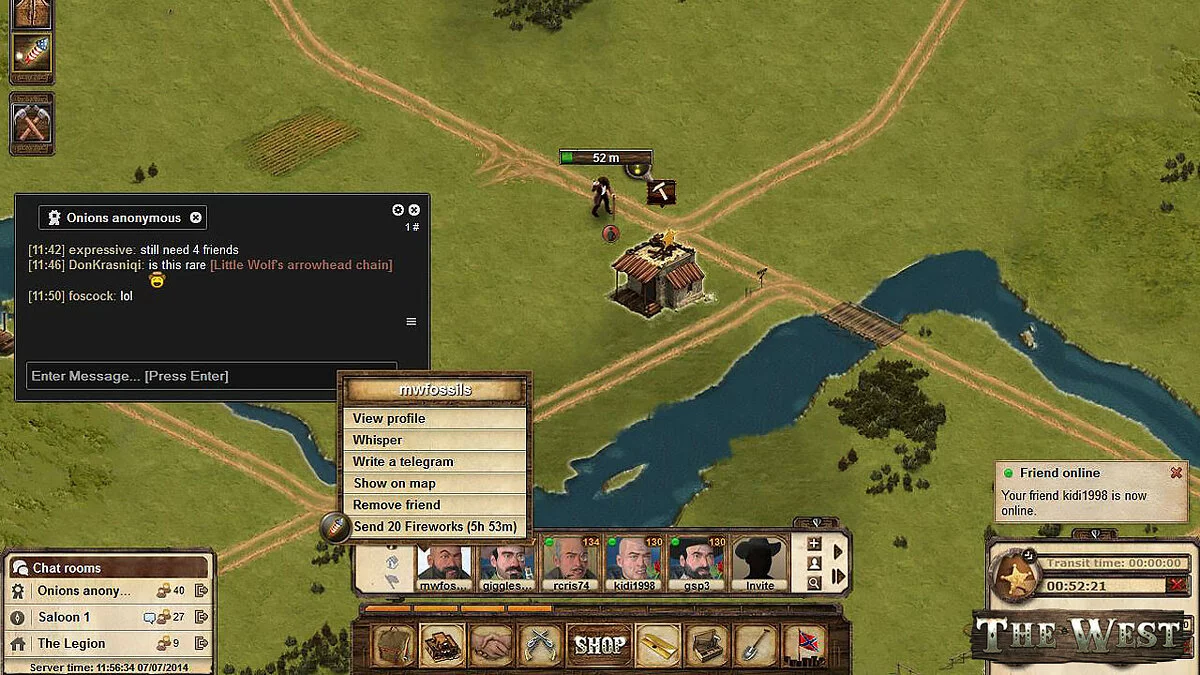
Task: Close the Onions anonymous chat tab
Action: pyautogui.click(x=196, y=217)
